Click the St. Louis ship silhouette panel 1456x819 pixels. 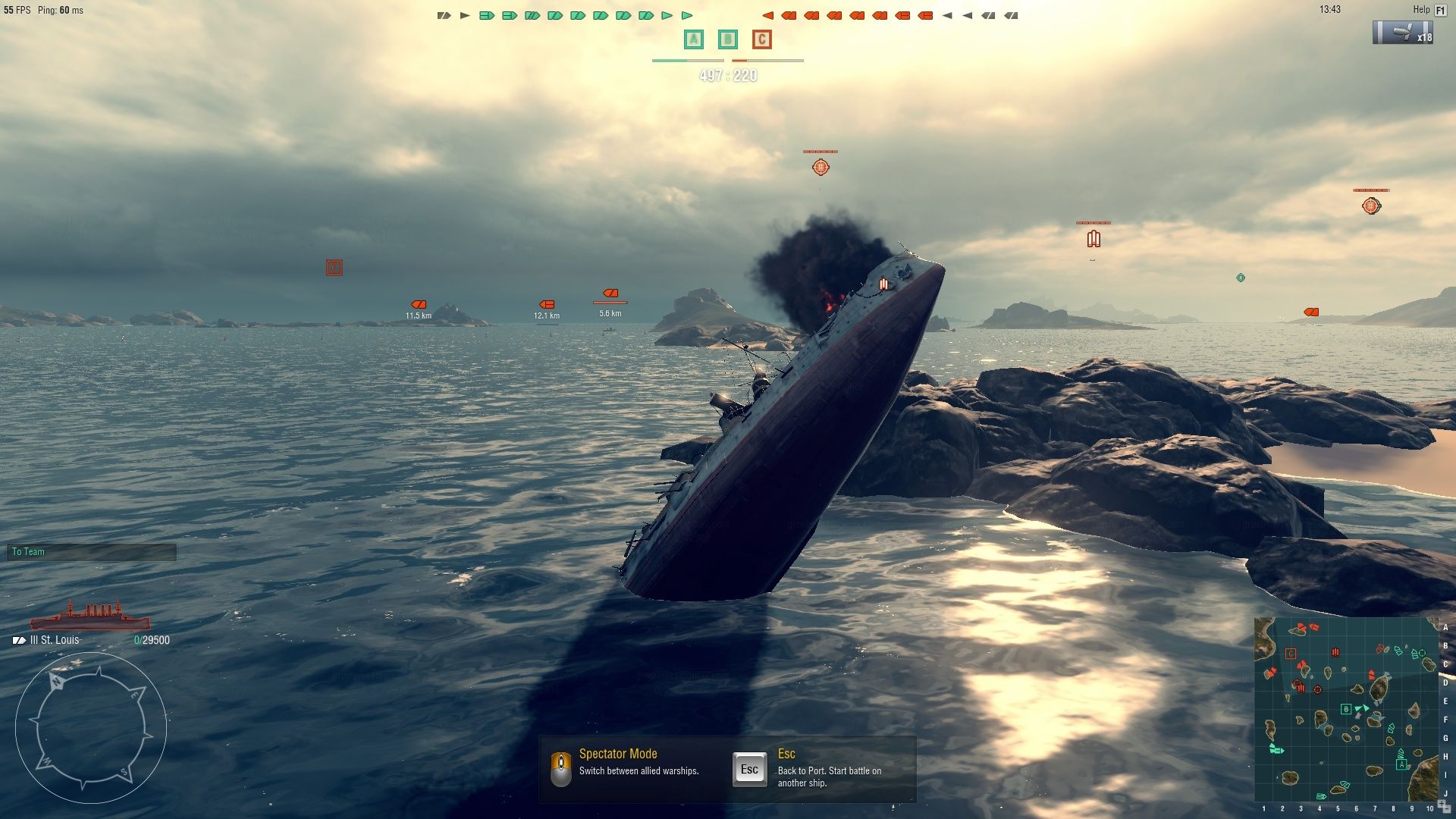(x=89, y=616)
